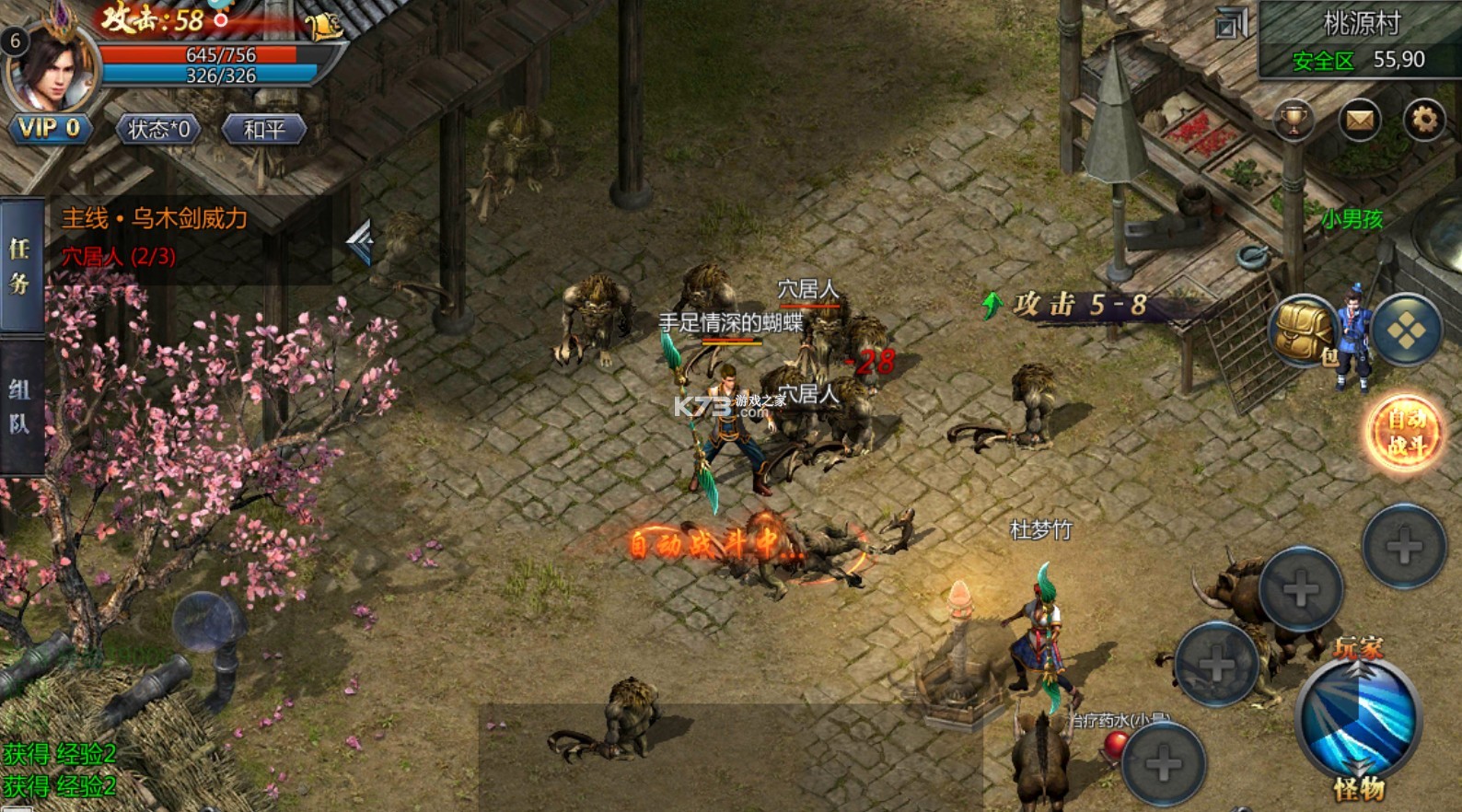Screen dimensions: 1462x812
Task: Toggle the minimap collapse icon
Action: coord(1231,24)
